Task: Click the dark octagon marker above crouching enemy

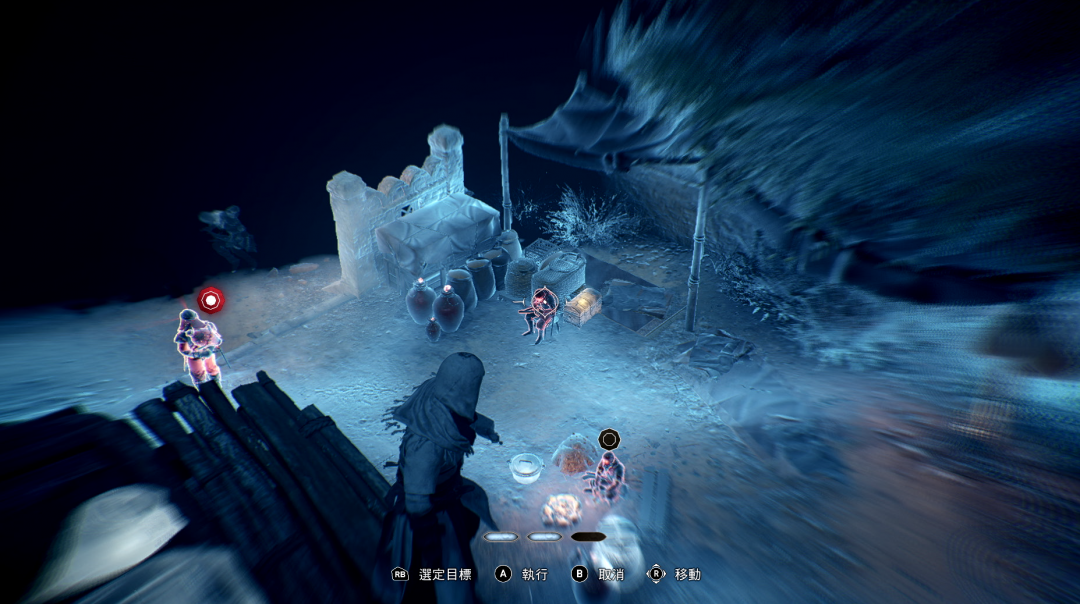Action: (609, 438)
